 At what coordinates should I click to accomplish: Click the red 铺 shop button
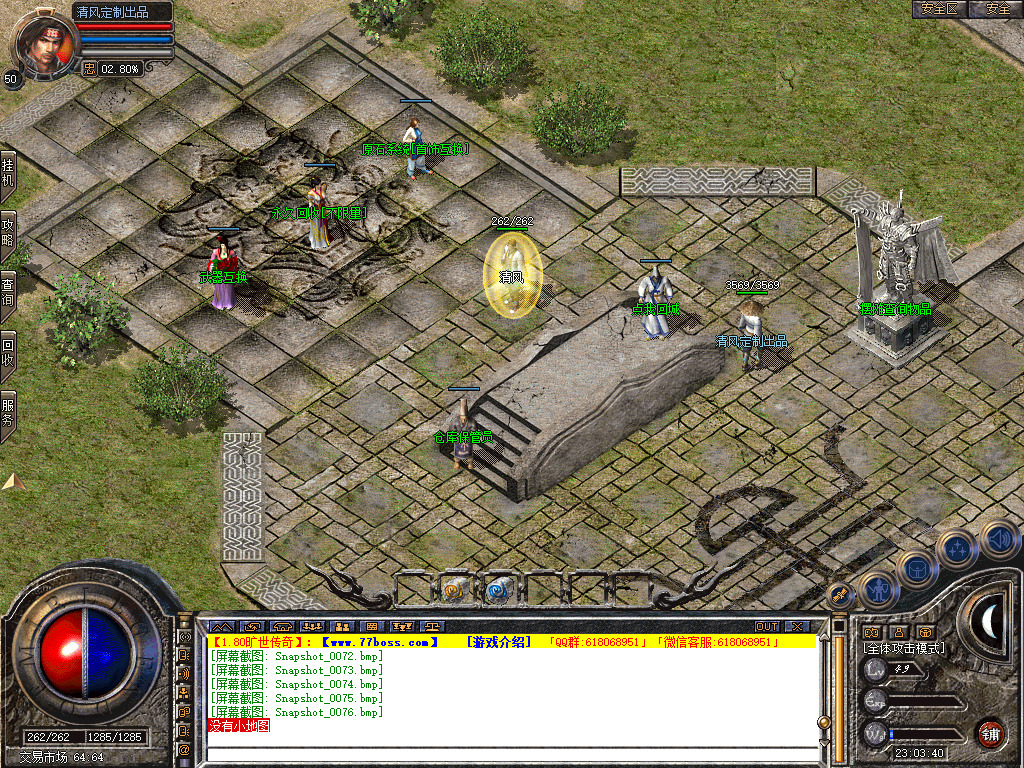(x=990, y=734)
